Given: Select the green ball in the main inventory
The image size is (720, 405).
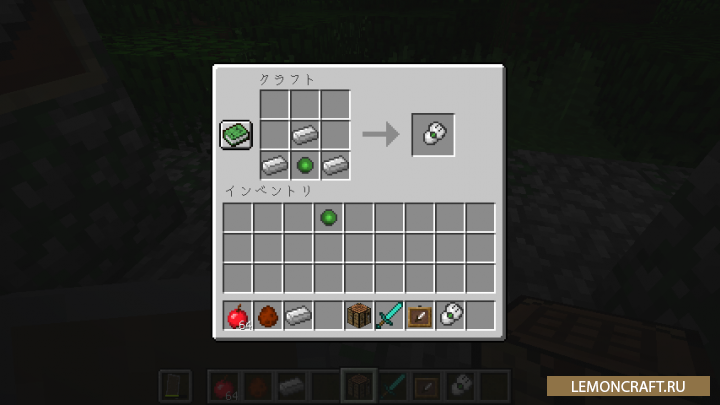Looking at the screenshot, I should click(x=328, y=217).
